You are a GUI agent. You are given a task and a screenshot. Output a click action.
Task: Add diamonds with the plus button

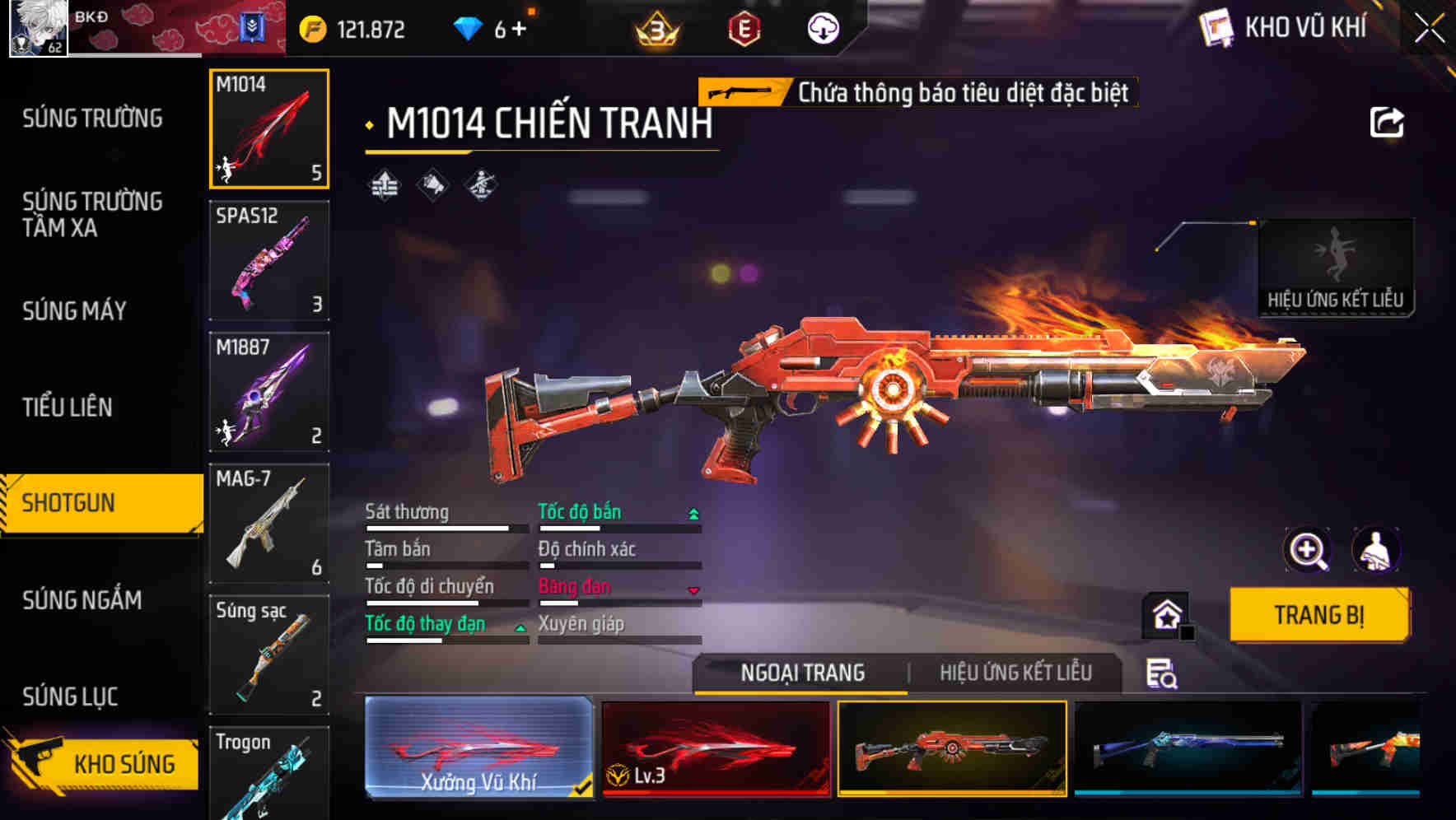519,30
